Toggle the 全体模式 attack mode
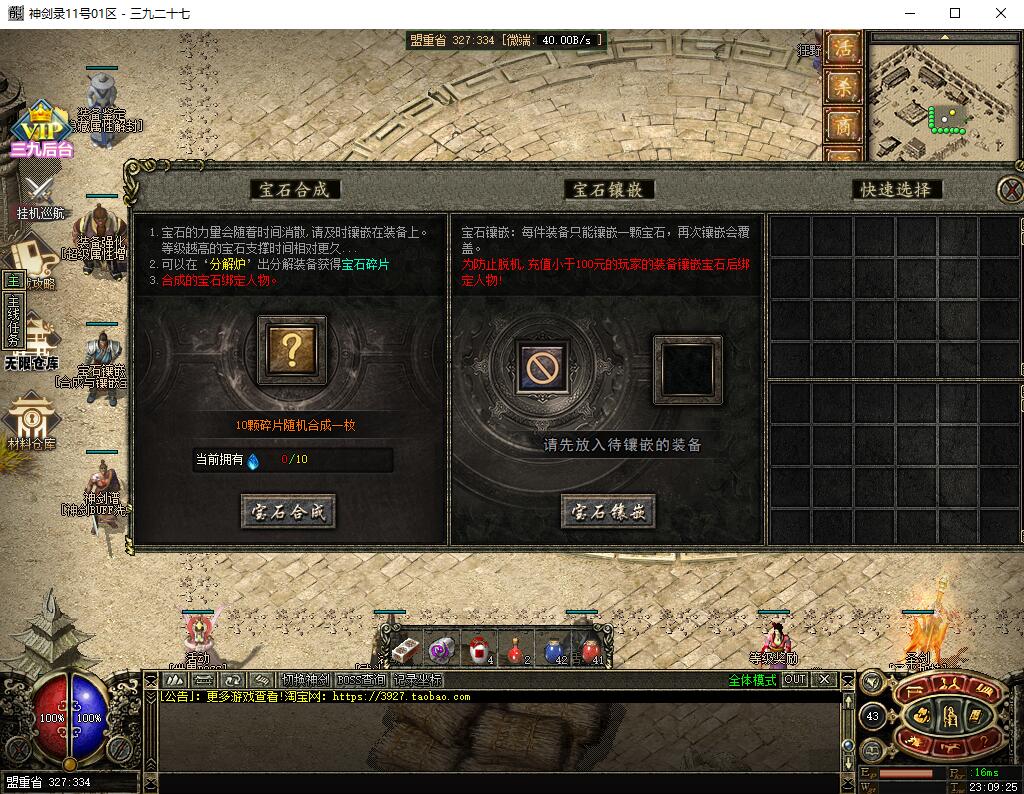Viewport: 1024px width, 794px height. 752,680
